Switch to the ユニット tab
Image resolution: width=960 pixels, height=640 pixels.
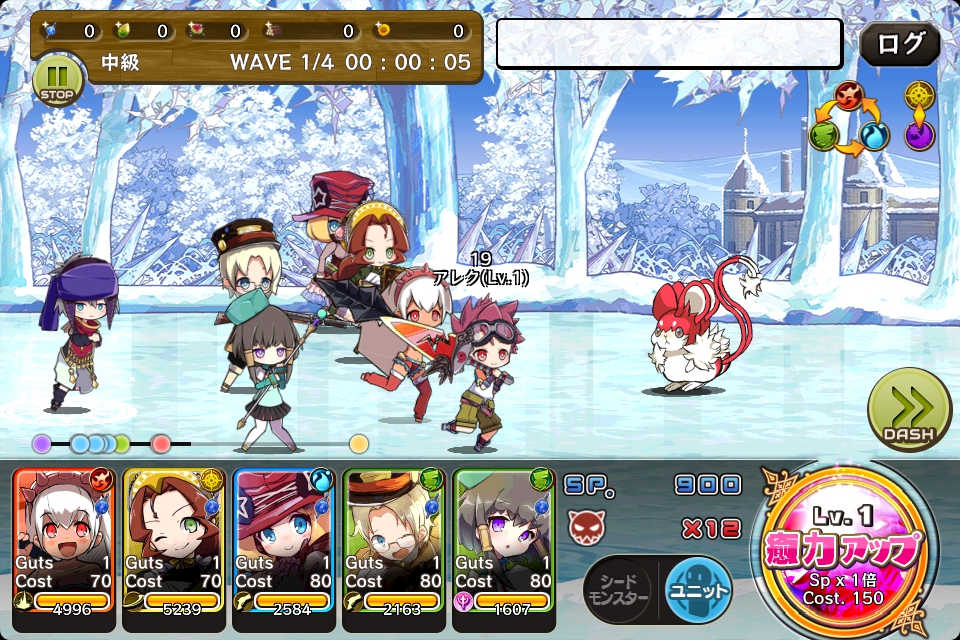pos(697,591)
